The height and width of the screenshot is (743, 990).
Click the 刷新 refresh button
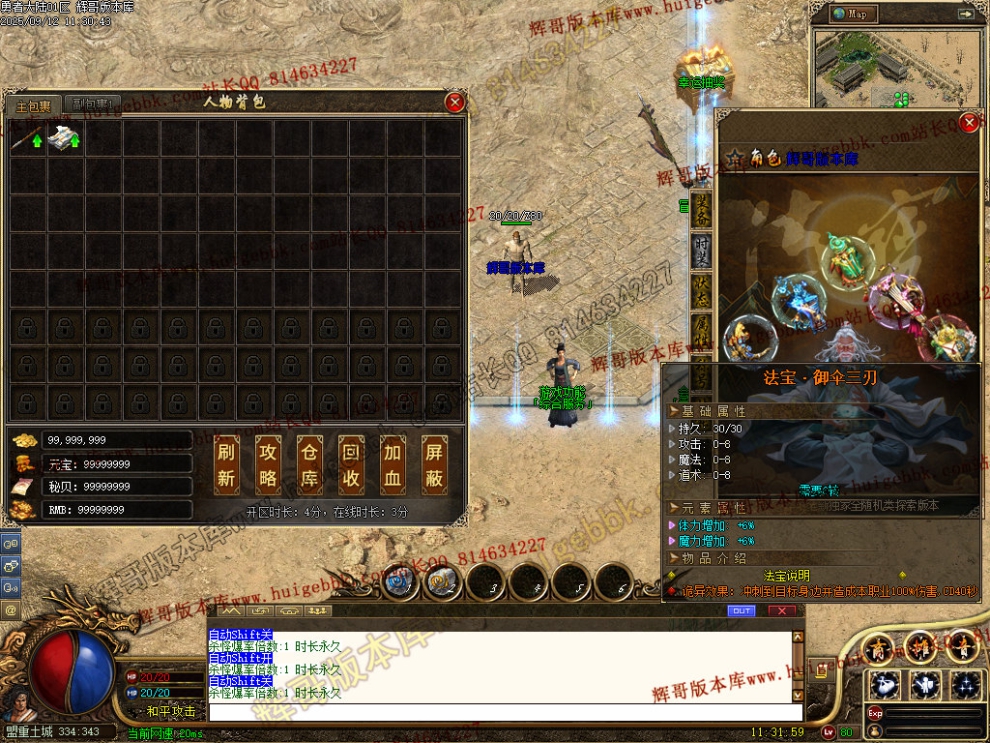click(x=227, y=465)
